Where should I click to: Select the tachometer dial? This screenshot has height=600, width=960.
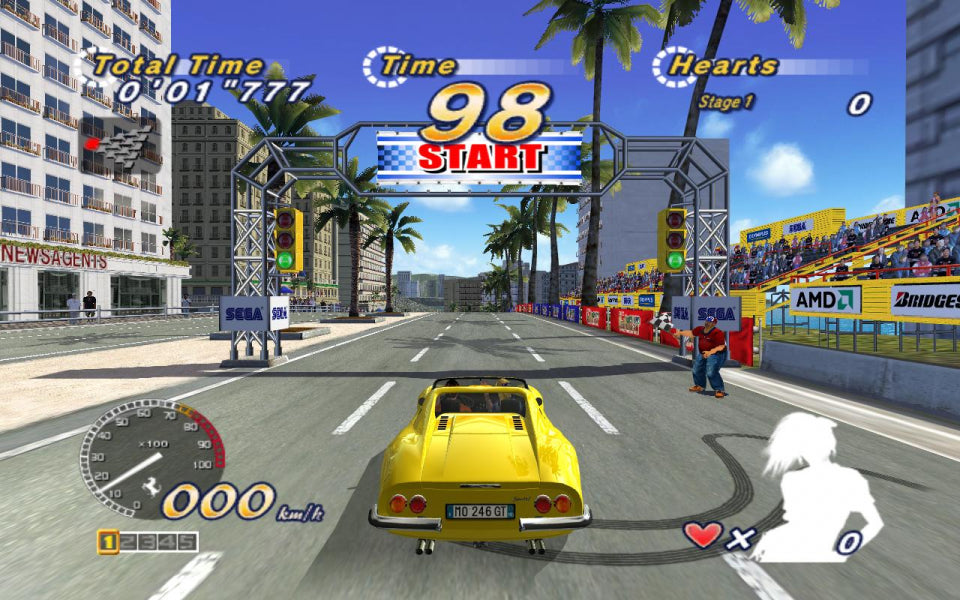[150, 457]
